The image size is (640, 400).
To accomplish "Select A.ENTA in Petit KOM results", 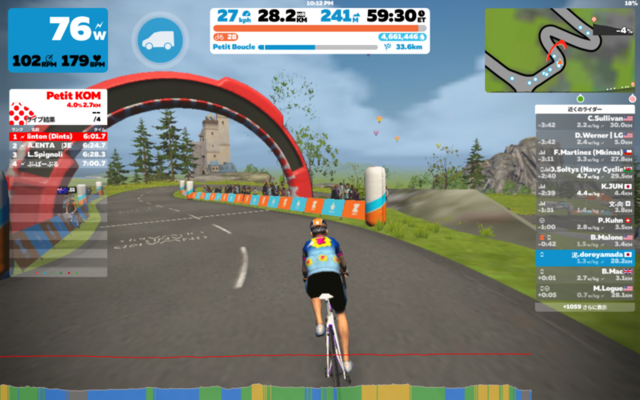I will click(59, 145).
